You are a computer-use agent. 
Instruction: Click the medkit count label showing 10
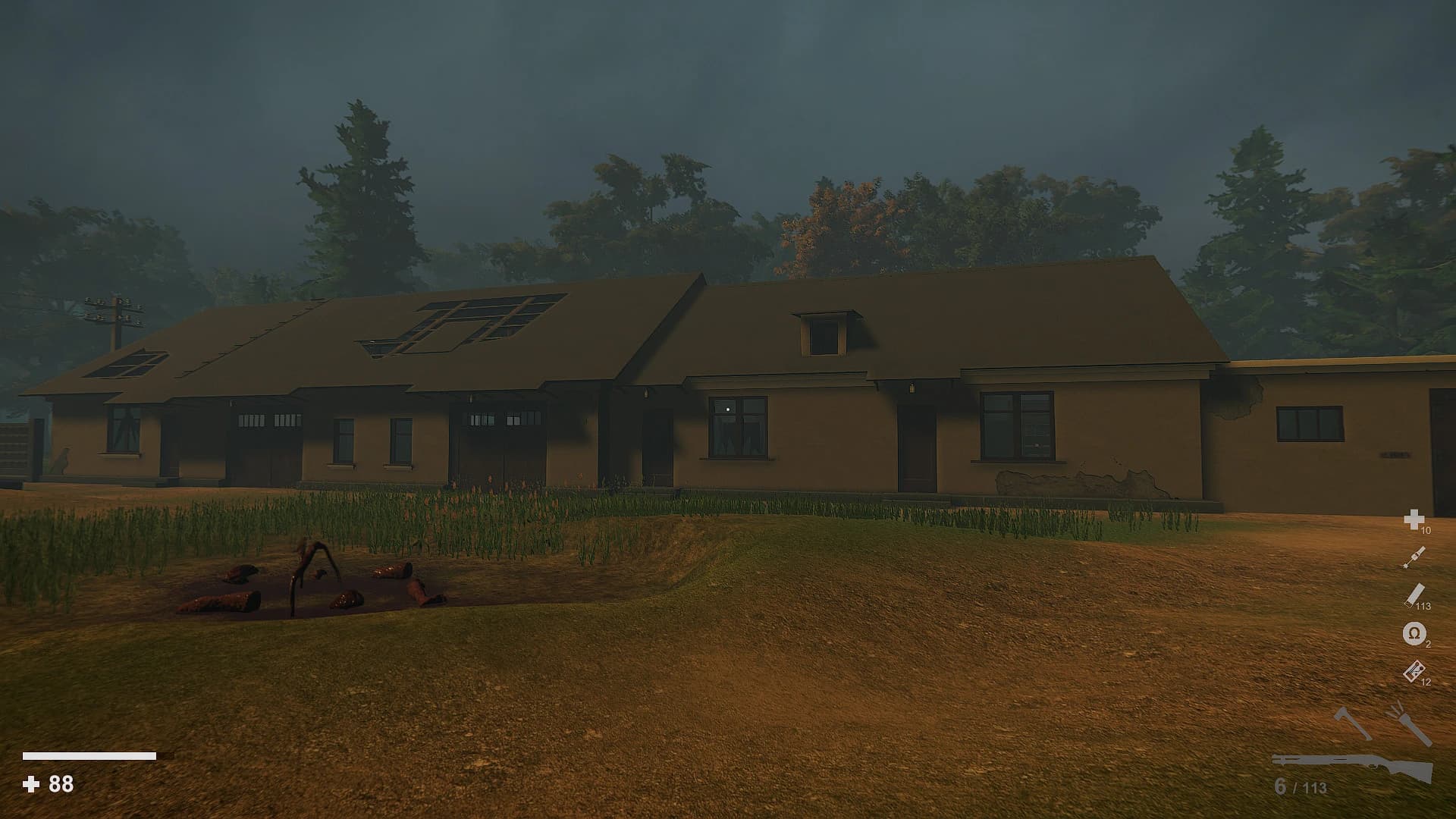coord(1428,532)
